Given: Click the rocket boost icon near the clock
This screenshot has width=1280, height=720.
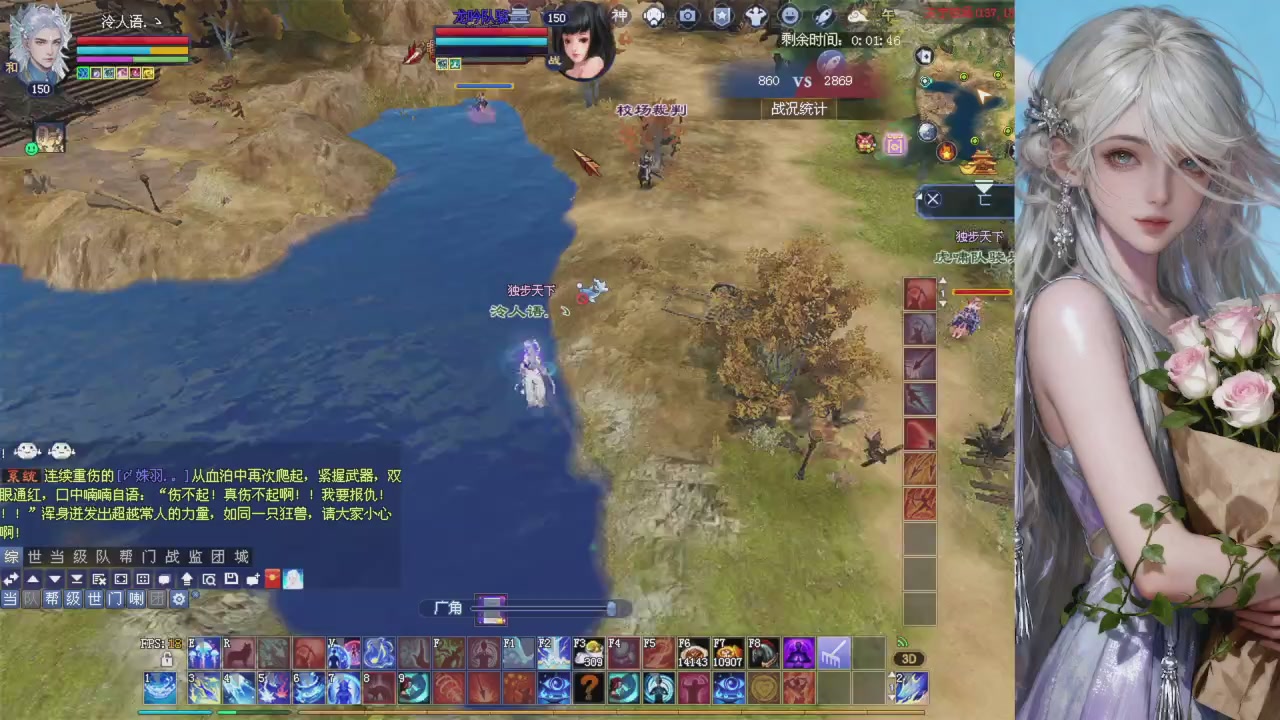Looking at the screenshot, I should tap(823, 17).
